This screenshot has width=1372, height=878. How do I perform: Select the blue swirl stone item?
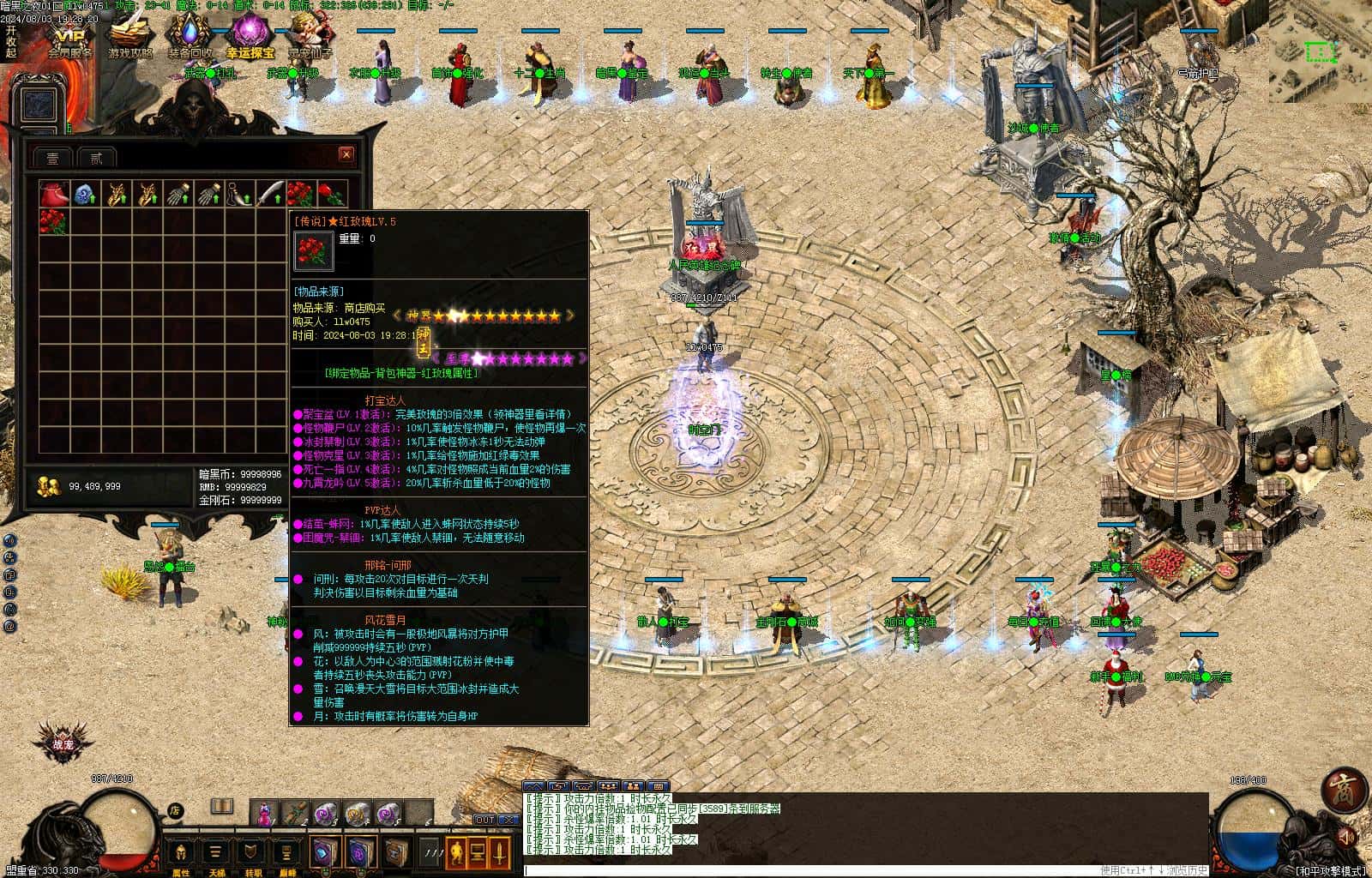85,195
